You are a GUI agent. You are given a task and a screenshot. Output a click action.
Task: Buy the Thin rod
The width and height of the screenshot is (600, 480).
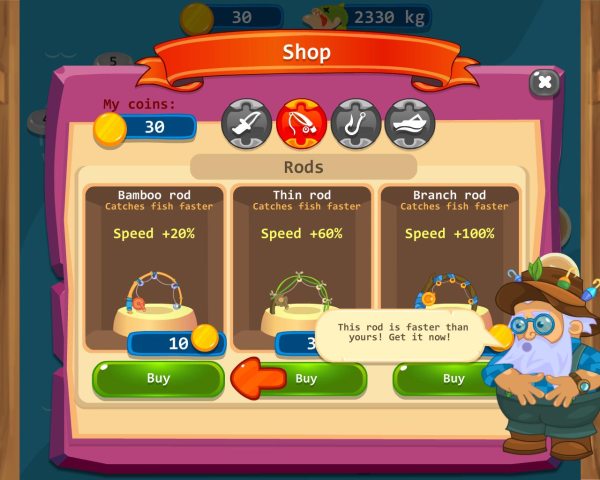(x=306, y=379)
